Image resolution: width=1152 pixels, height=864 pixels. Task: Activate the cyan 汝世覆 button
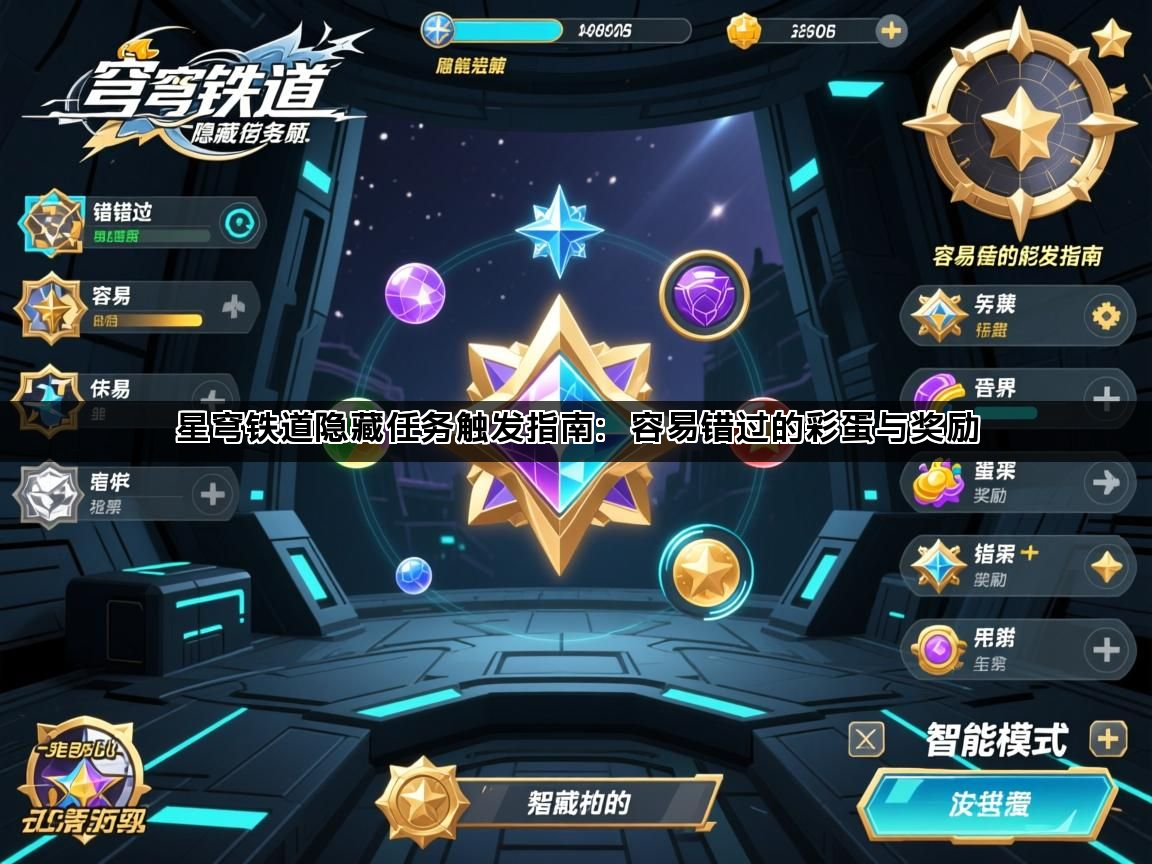[988, 804]
